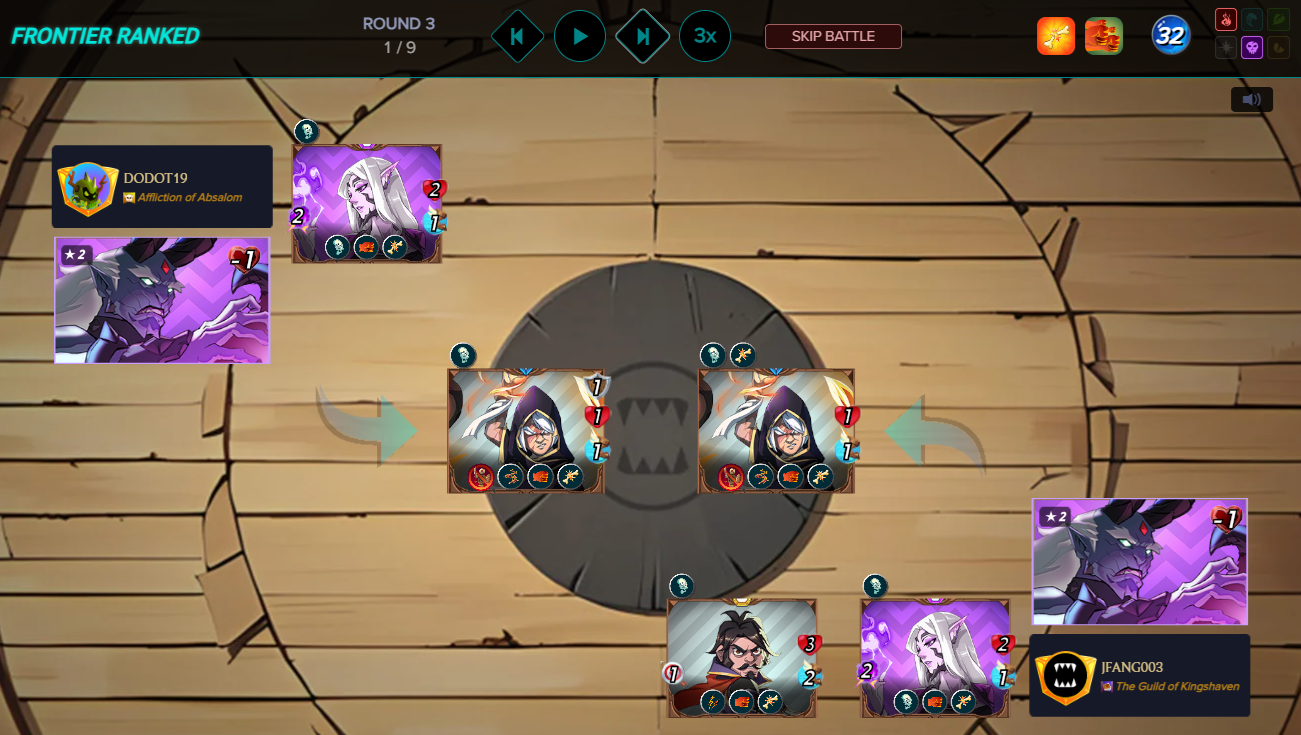
Task: Click the Round 3 progress indicator showing 1/9
Action: pyautogui.click(x=399, y=34)
